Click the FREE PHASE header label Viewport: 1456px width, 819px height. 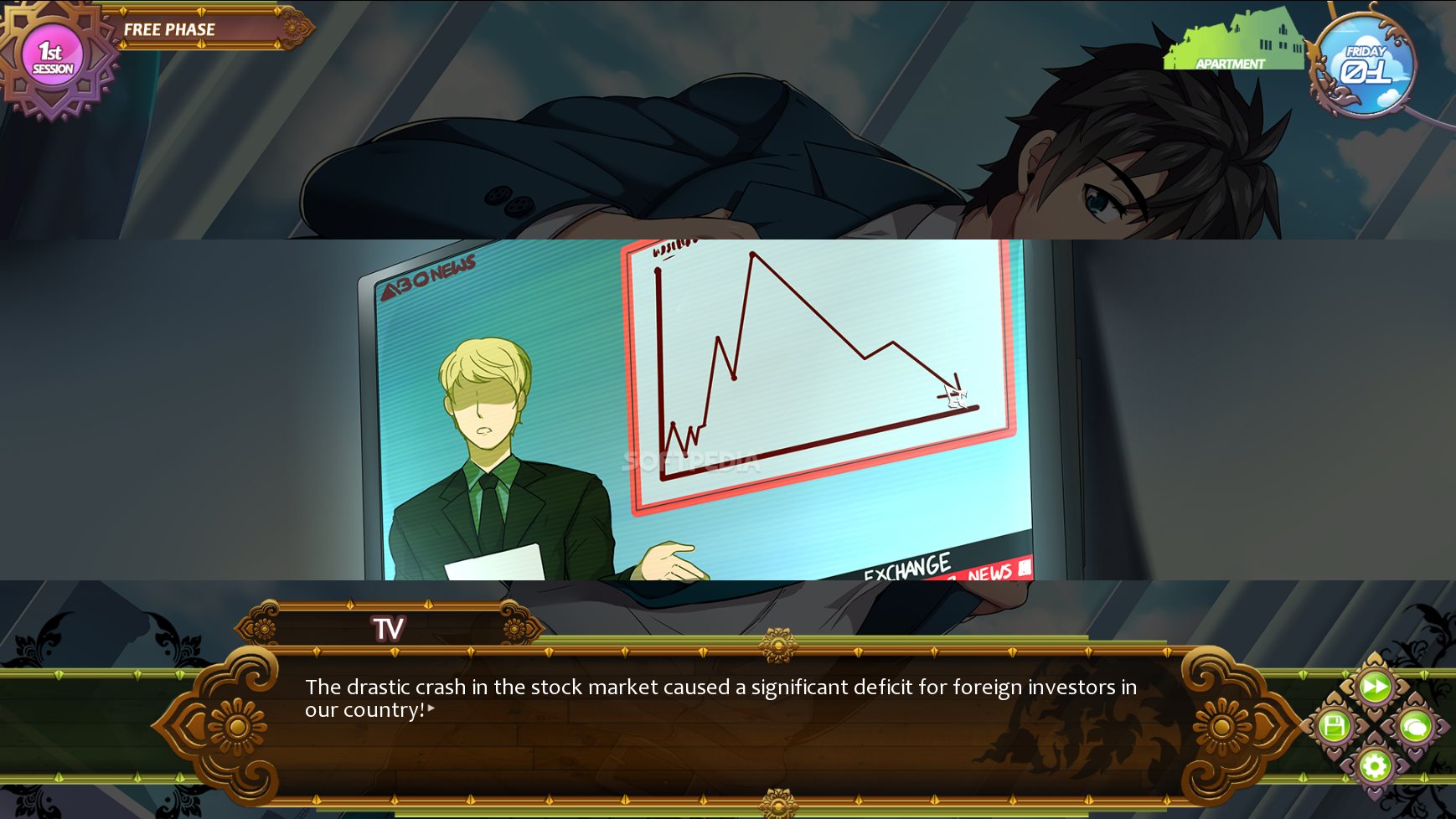(x=169, y=28)
